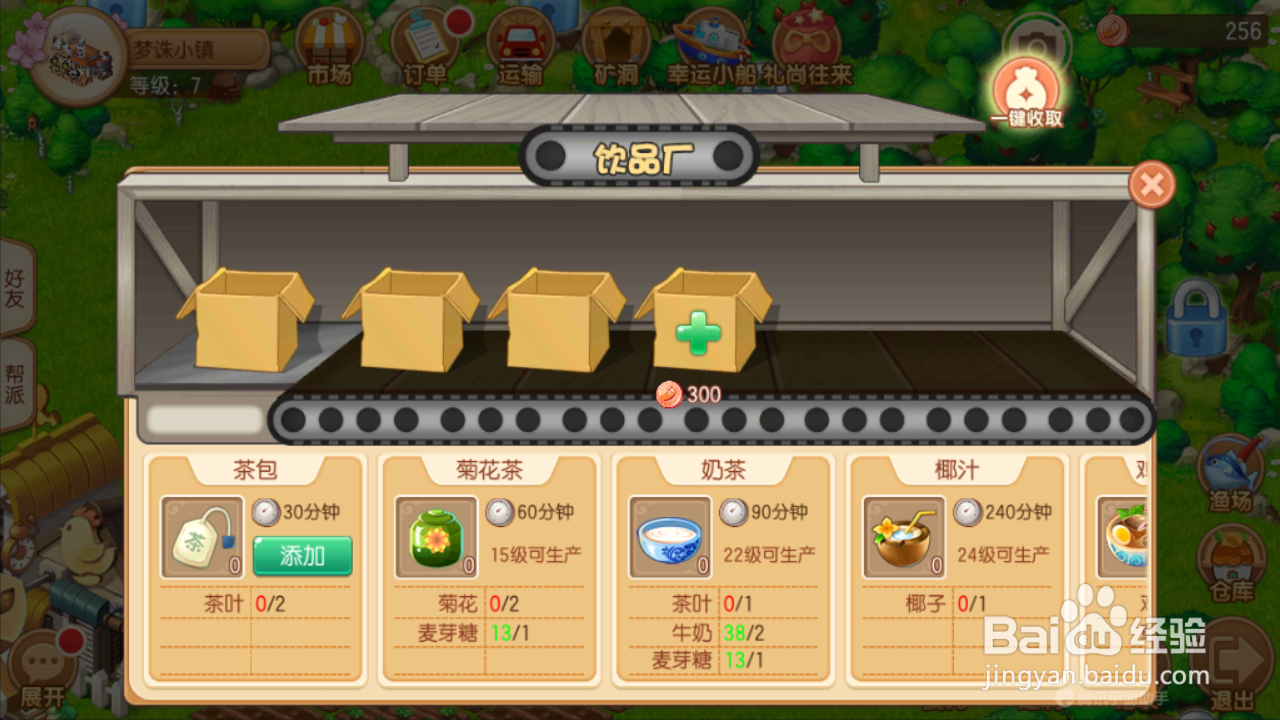Open the 市场 market icon
The width and height of the screenshot is (1280, 720).
point(330,45)
